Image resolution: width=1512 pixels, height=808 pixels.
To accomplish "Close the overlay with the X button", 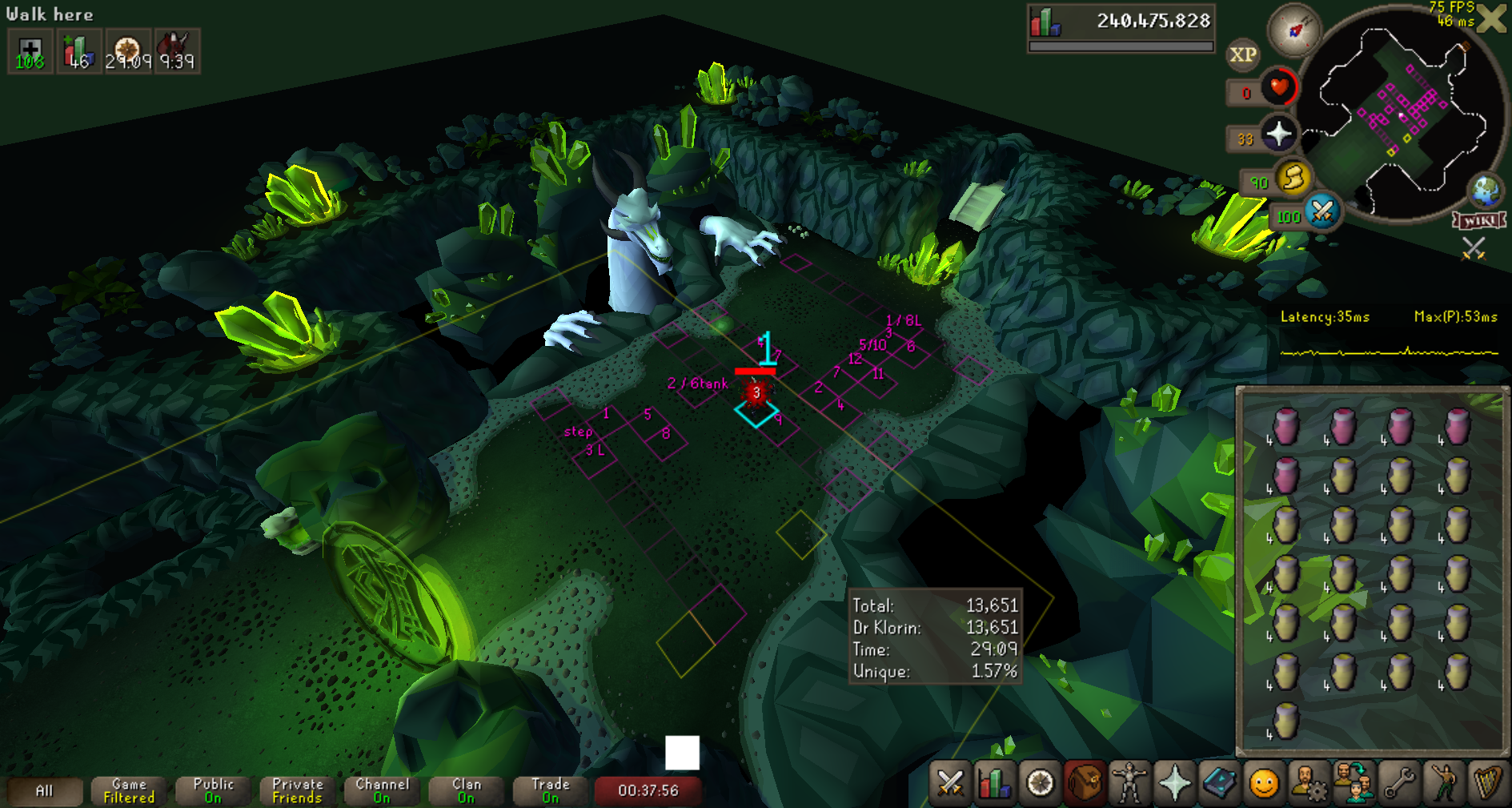I will (x=1492, y=18).
